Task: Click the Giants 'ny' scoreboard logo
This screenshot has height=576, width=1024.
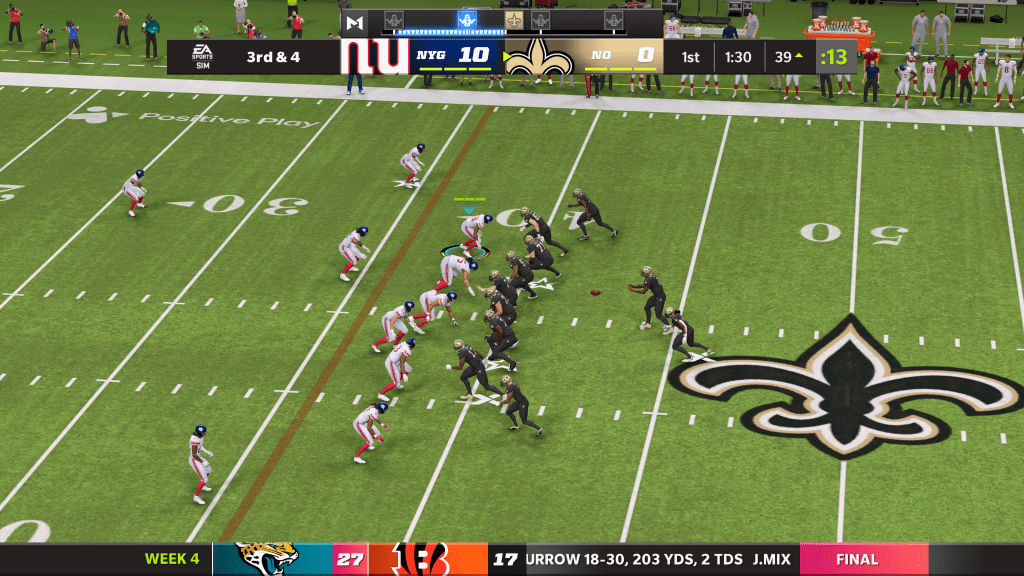Action: point(374,56)
